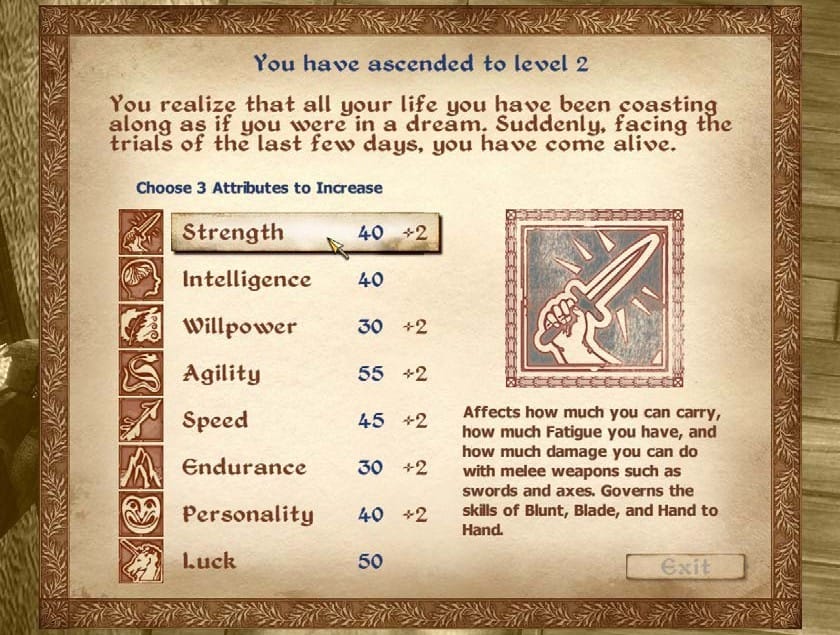This screenshot has width=840, height=635.
Task: Click the Strength sword-arm icon
Action: click(x=141, y=232)
